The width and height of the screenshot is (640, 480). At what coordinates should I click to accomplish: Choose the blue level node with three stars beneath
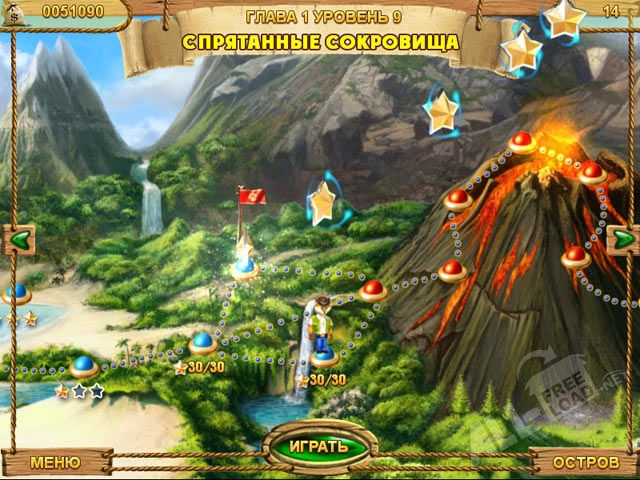click(83, 367)
